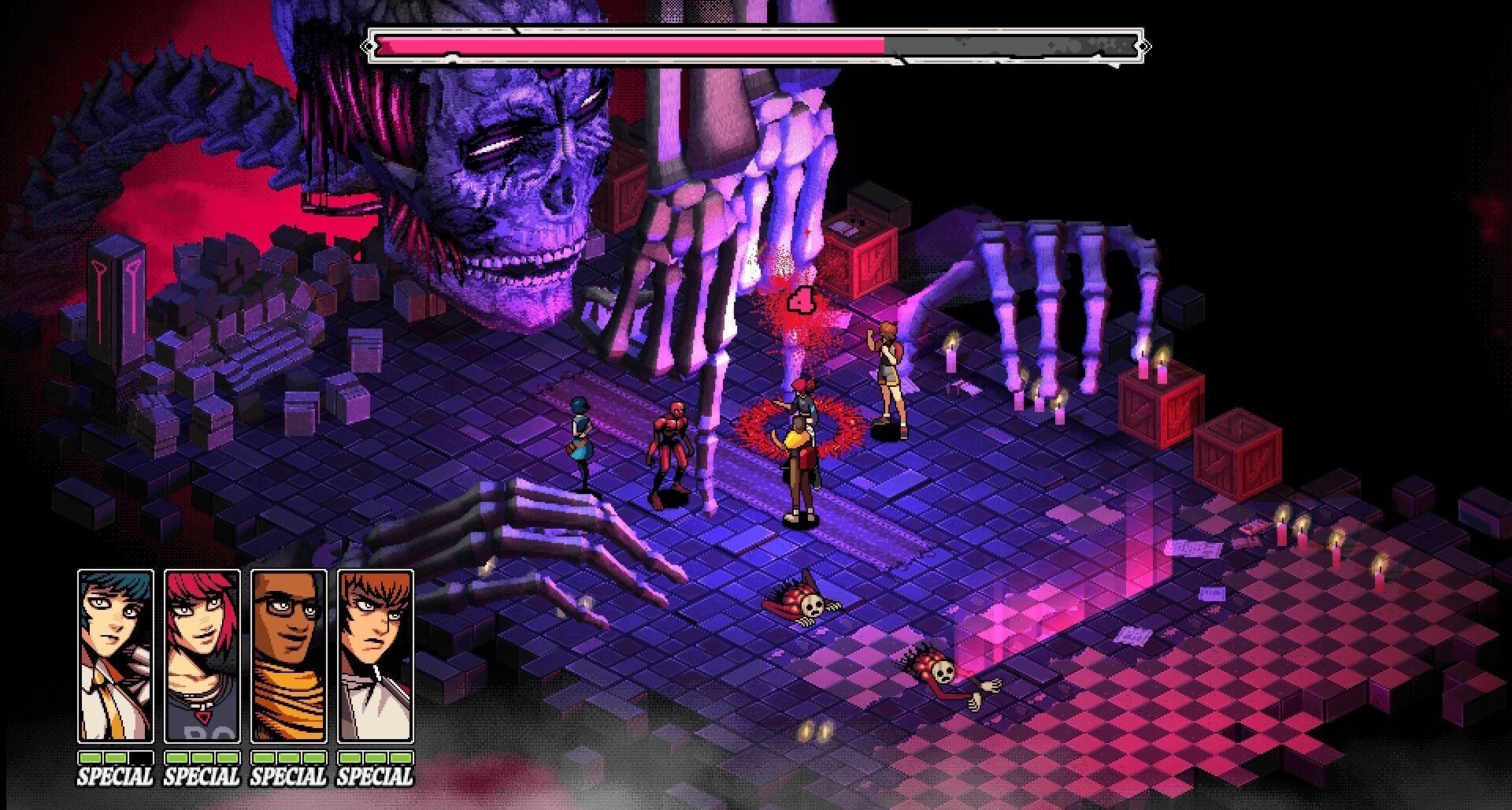Pick the portrait of the man with glasses
The image size is (1512, 810).
tap(288, 656)
